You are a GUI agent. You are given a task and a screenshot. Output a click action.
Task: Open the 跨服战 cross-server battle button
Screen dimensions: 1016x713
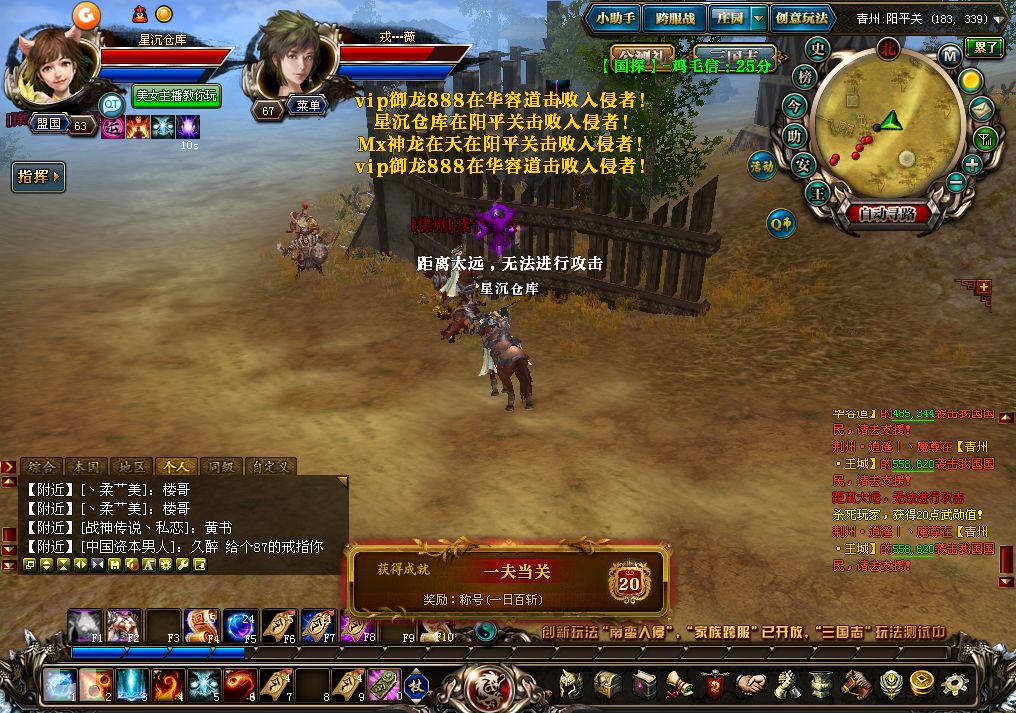tap(674, 17)
